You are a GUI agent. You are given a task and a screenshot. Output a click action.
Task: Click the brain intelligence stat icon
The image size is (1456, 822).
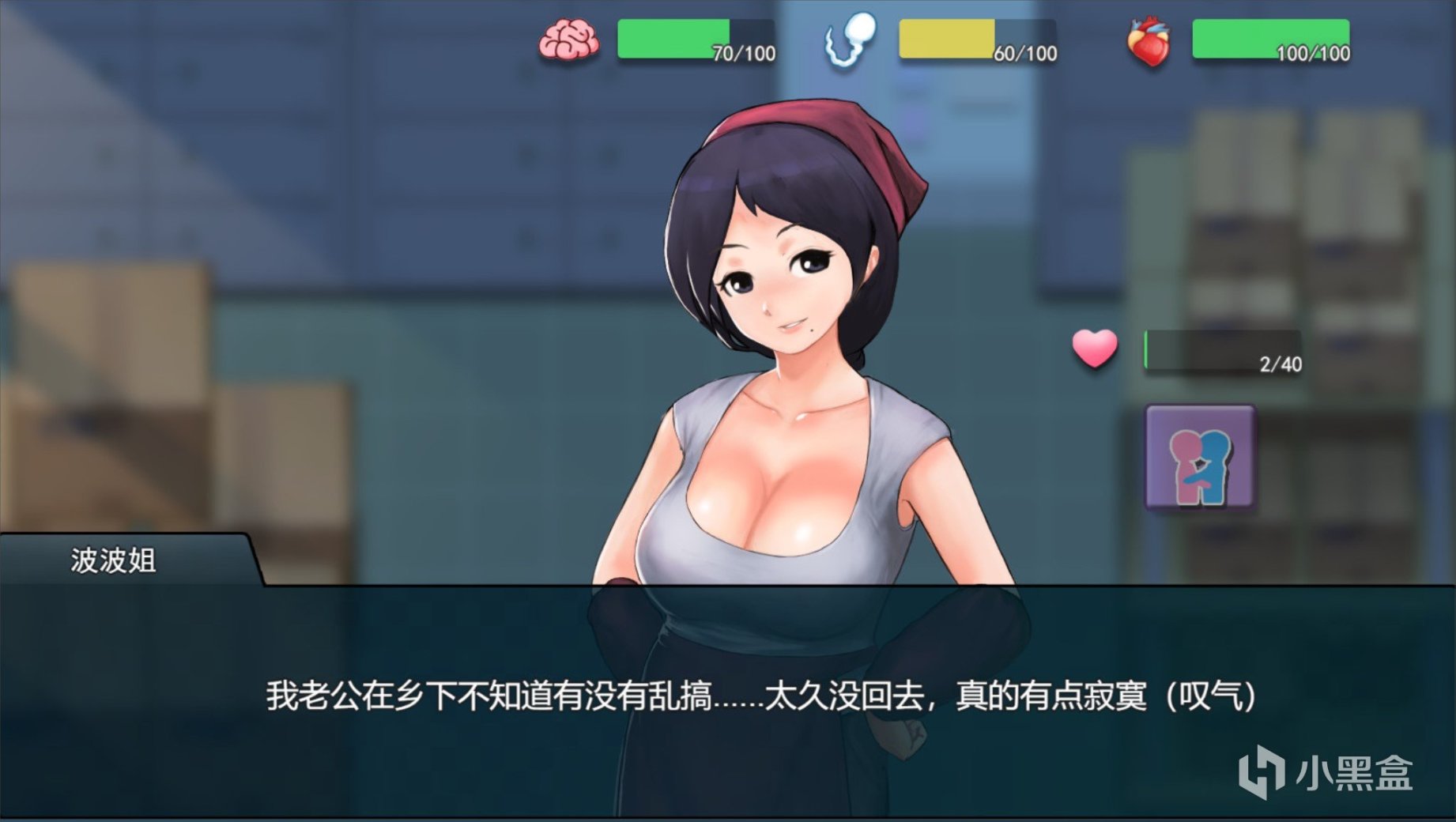pos(571,41)
